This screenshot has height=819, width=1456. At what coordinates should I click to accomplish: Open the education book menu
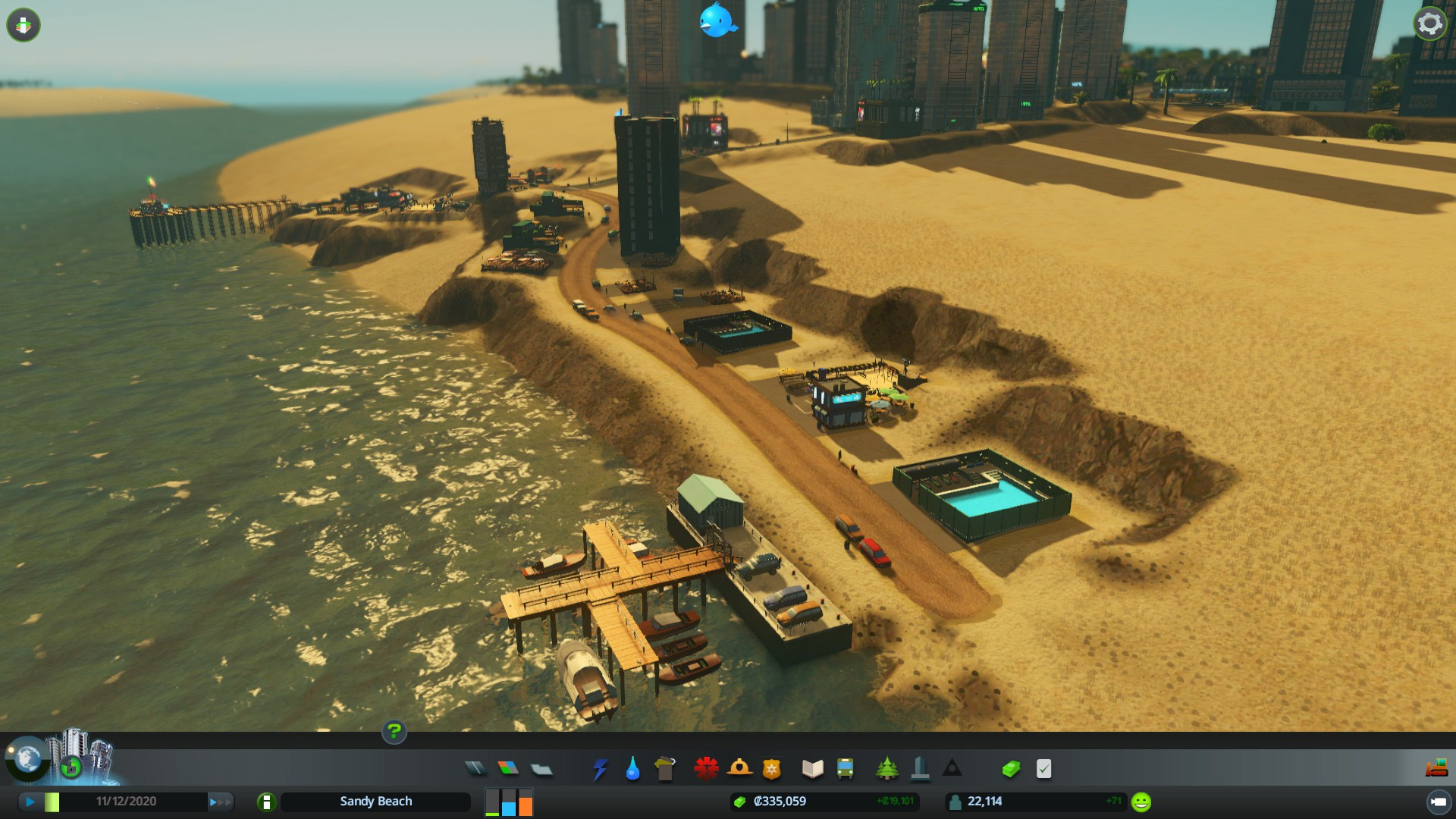click(x=812, y=769)
